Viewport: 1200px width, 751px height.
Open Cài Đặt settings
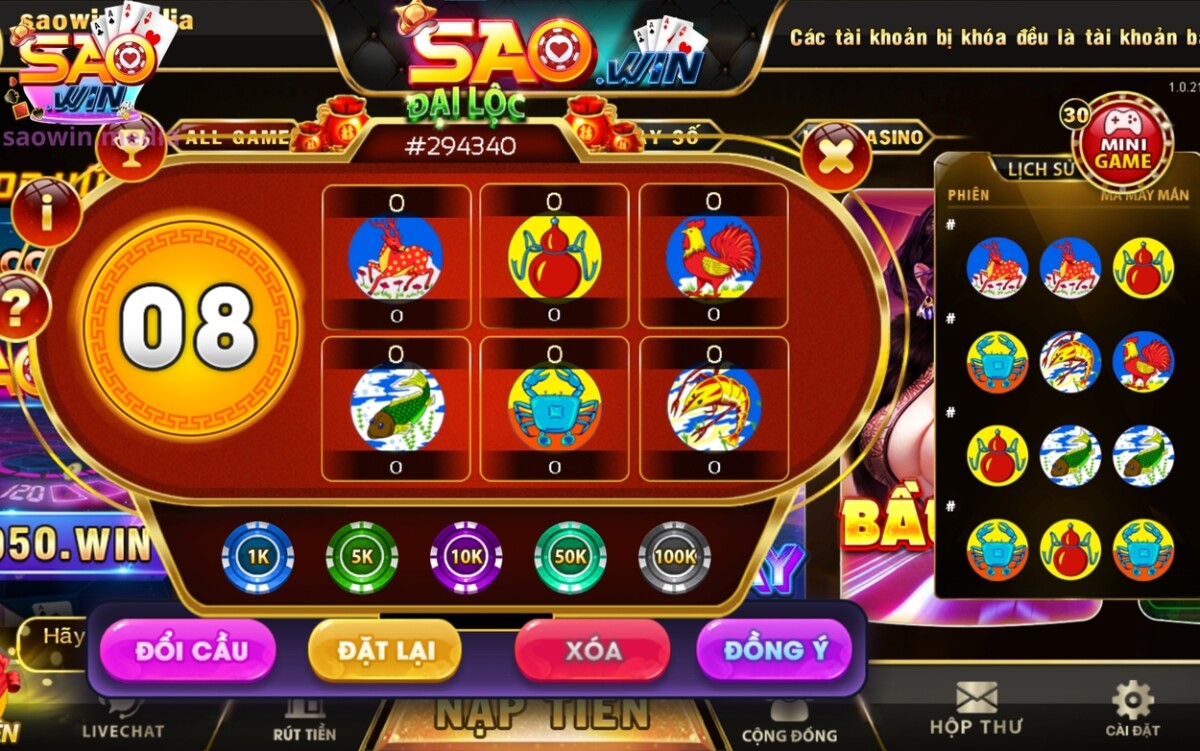click(x=1132, y=708)
